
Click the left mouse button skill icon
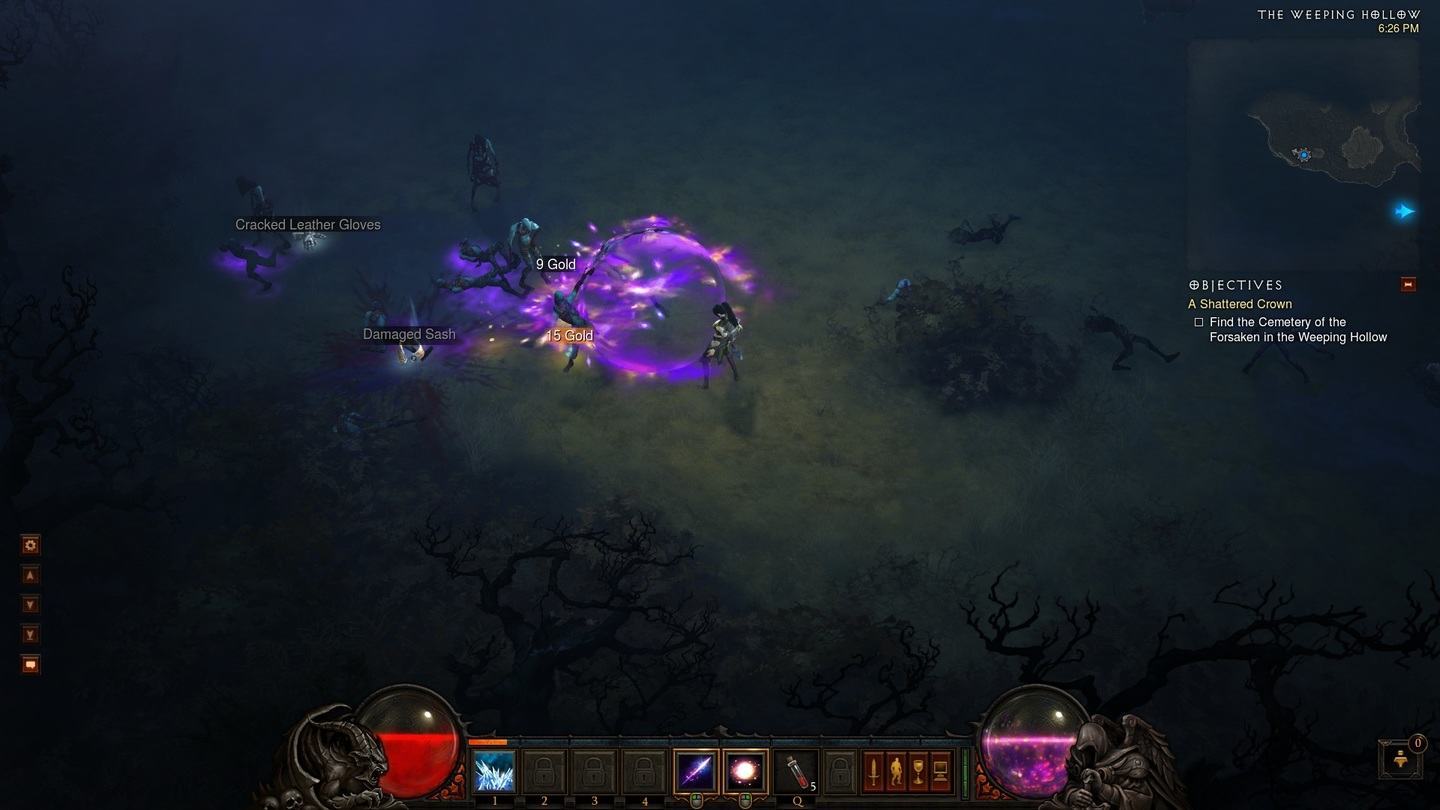click(695, 770)
